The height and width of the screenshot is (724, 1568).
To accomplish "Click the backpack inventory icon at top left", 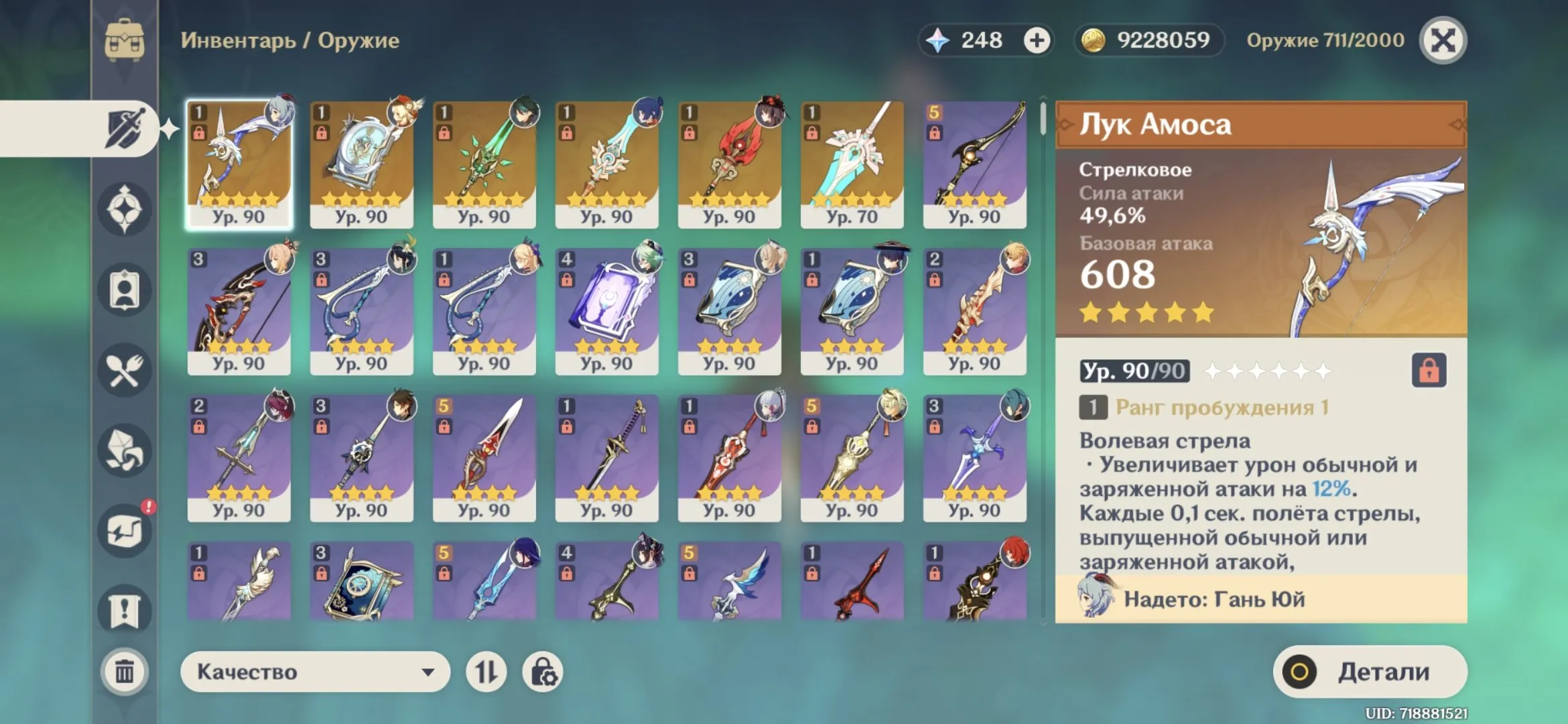I will (x=125, y=40).
